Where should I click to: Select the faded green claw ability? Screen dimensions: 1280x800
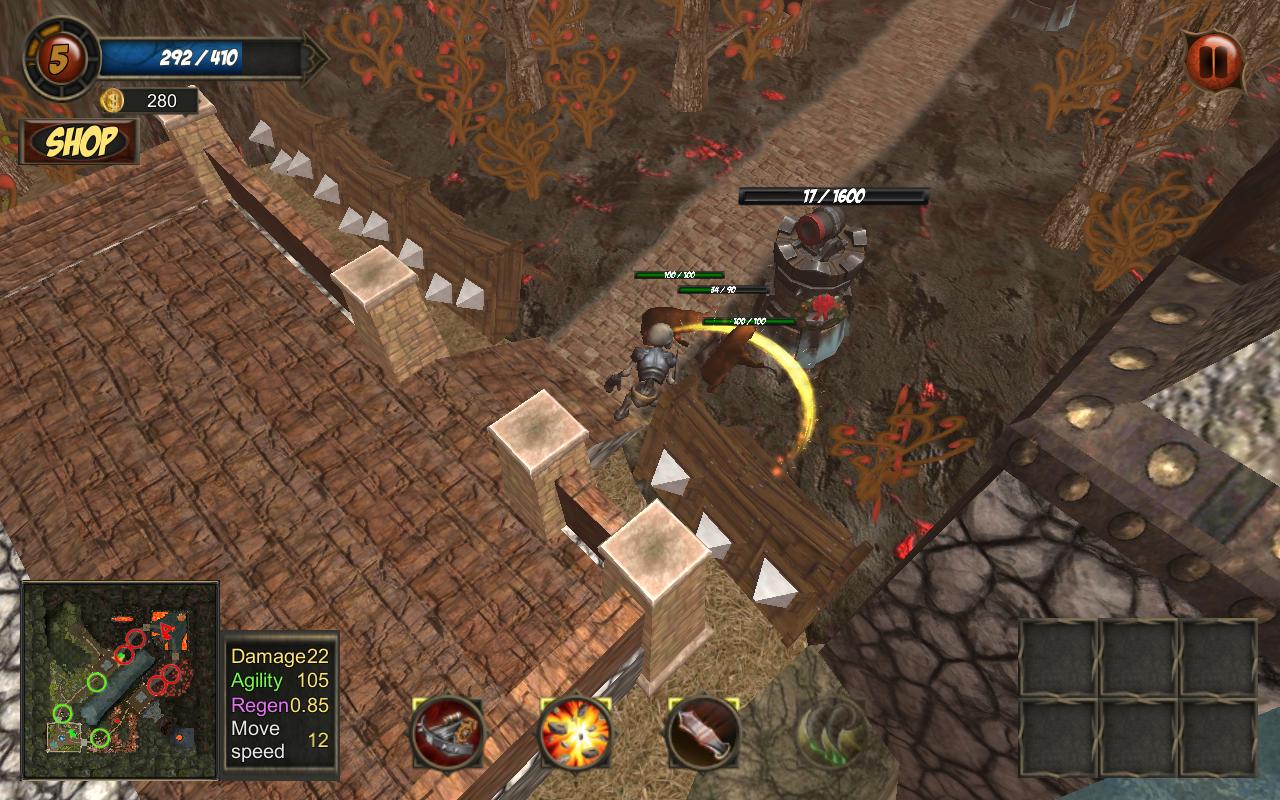830,733
